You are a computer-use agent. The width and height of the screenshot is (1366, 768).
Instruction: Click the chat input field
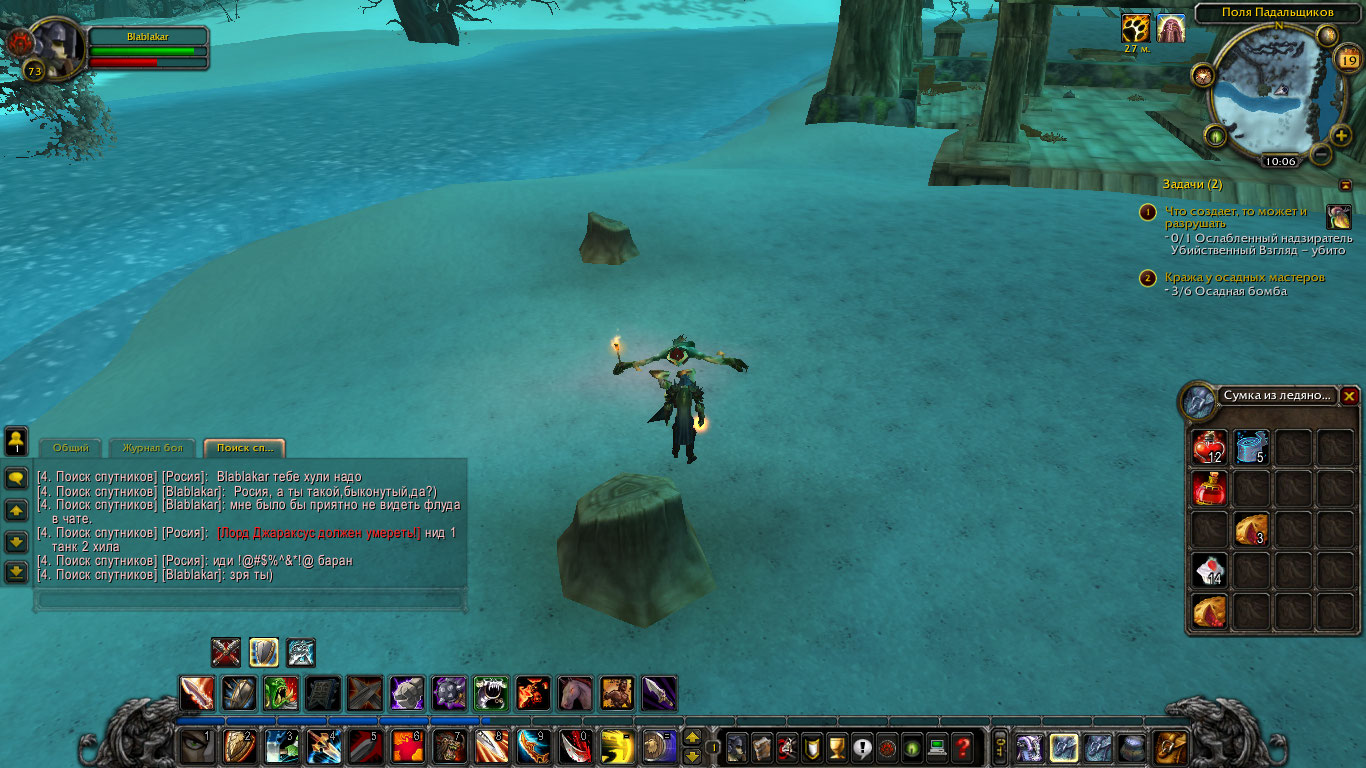pyautogui.click(x=250, y=600)
